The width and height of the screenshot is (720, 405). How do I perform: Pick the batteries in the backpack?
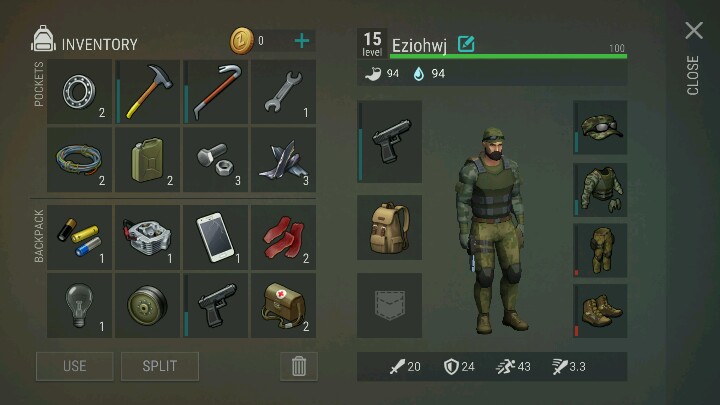tap(80, 237)
